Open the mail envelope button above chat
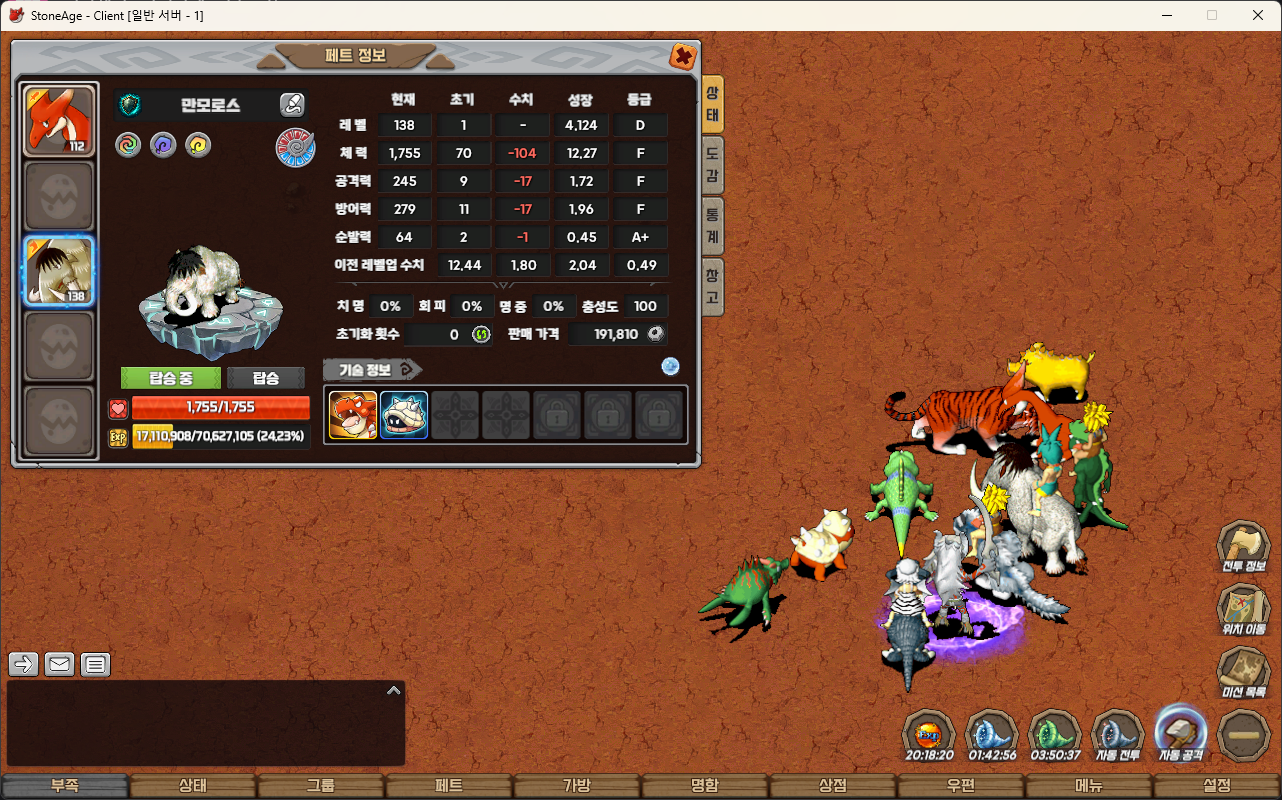The image size is (1282, 800). pyautogui.click(x=59, y=664)
